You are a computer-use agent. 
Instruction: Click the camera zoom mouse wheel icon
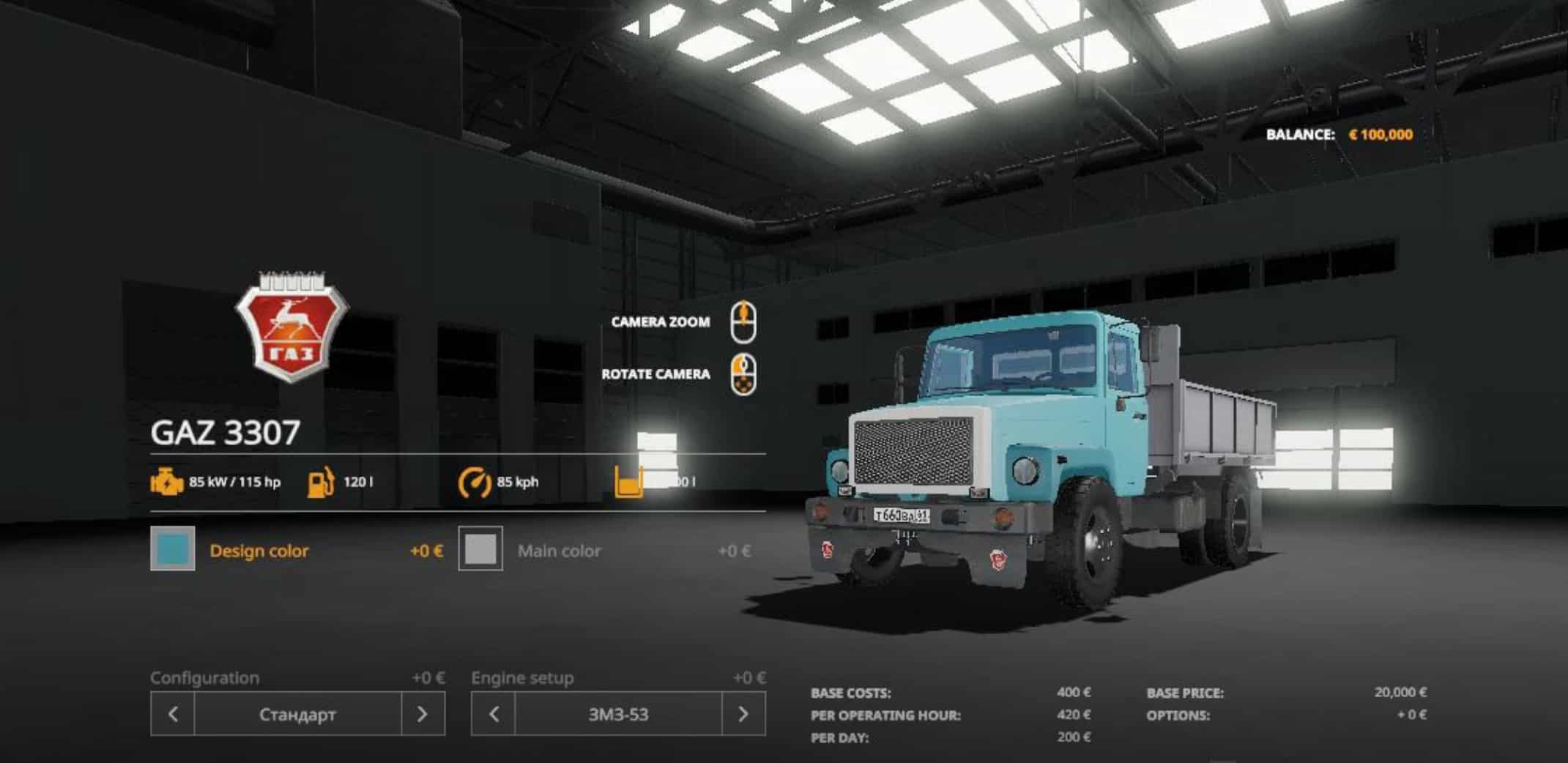(x=744, y=321)
